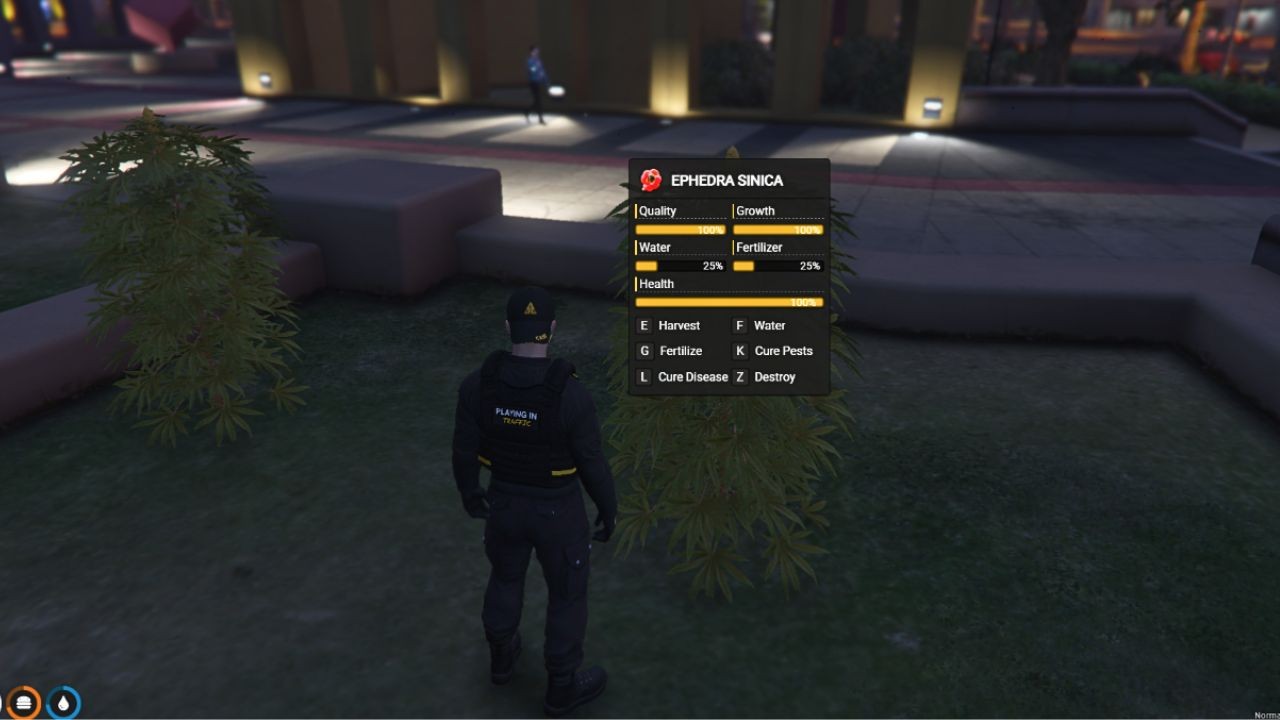Select the F key icon for Water
The image size is (1280, 720).
739,325
